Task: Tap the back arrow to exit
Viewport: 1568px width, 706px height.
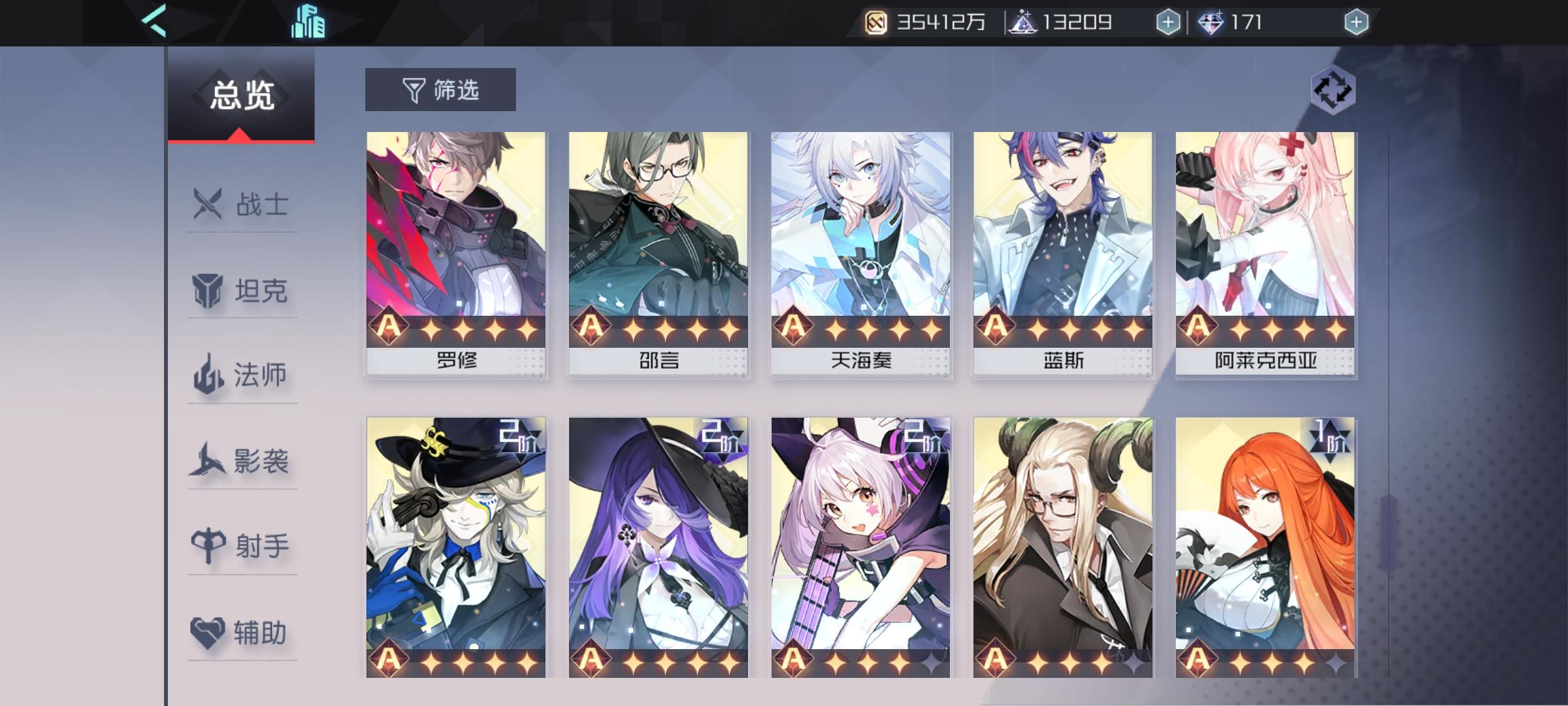Action: coord(154,22)
